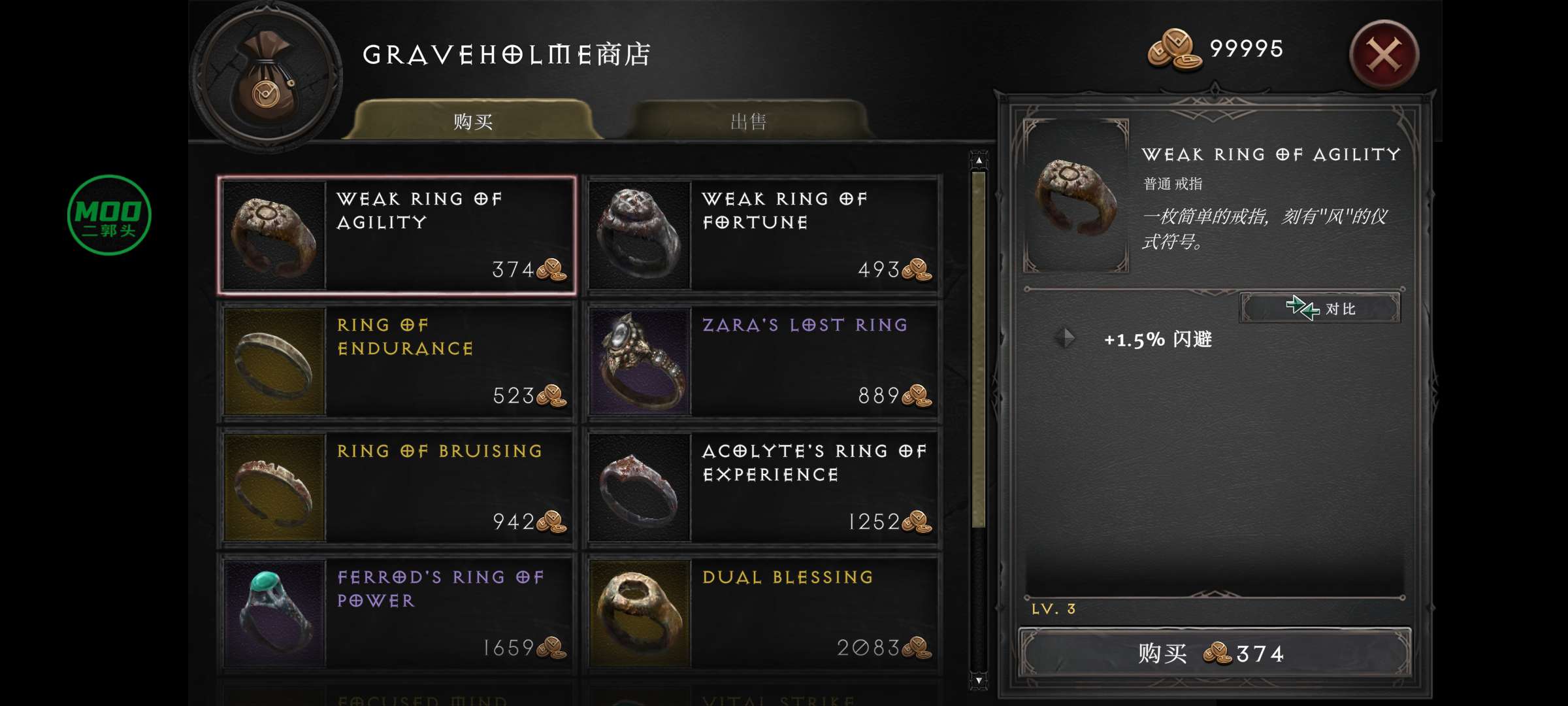Pick the Dual Blessing ring
This screenshot has width=1568, height=706.
762,613
